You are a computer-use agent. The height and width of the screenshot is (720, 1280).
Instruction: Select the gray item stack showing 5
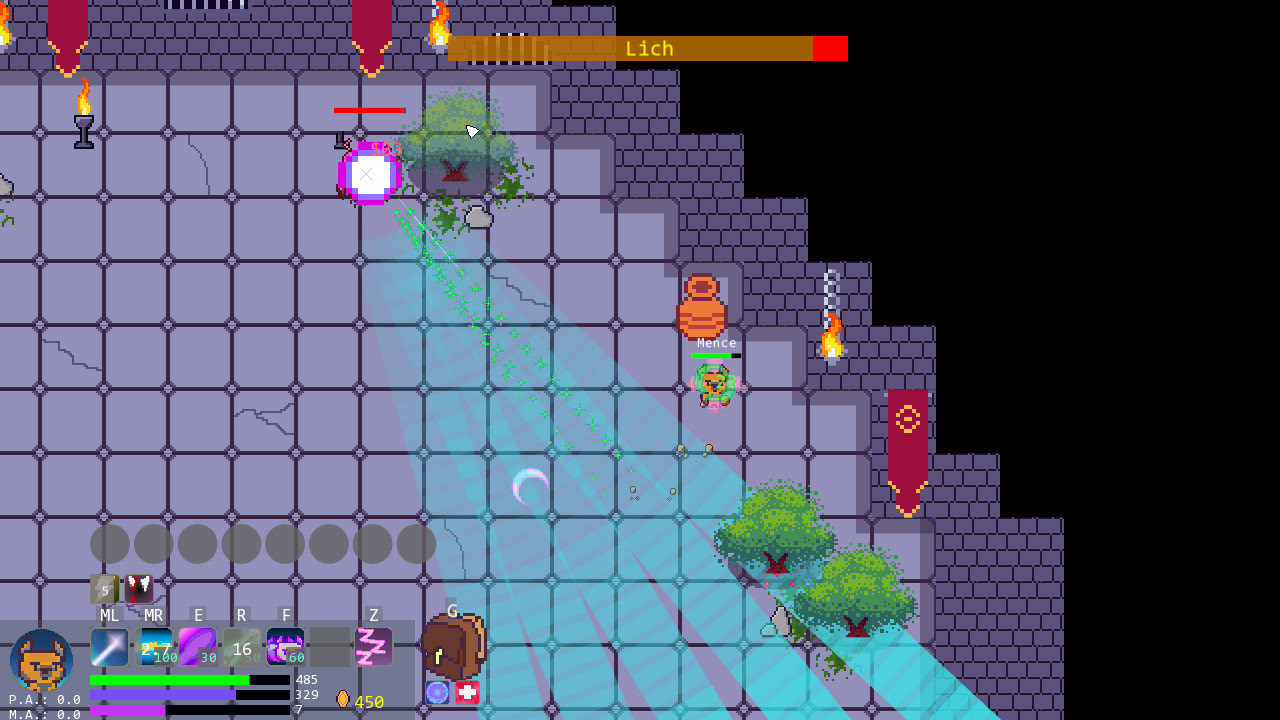(104, 590)
